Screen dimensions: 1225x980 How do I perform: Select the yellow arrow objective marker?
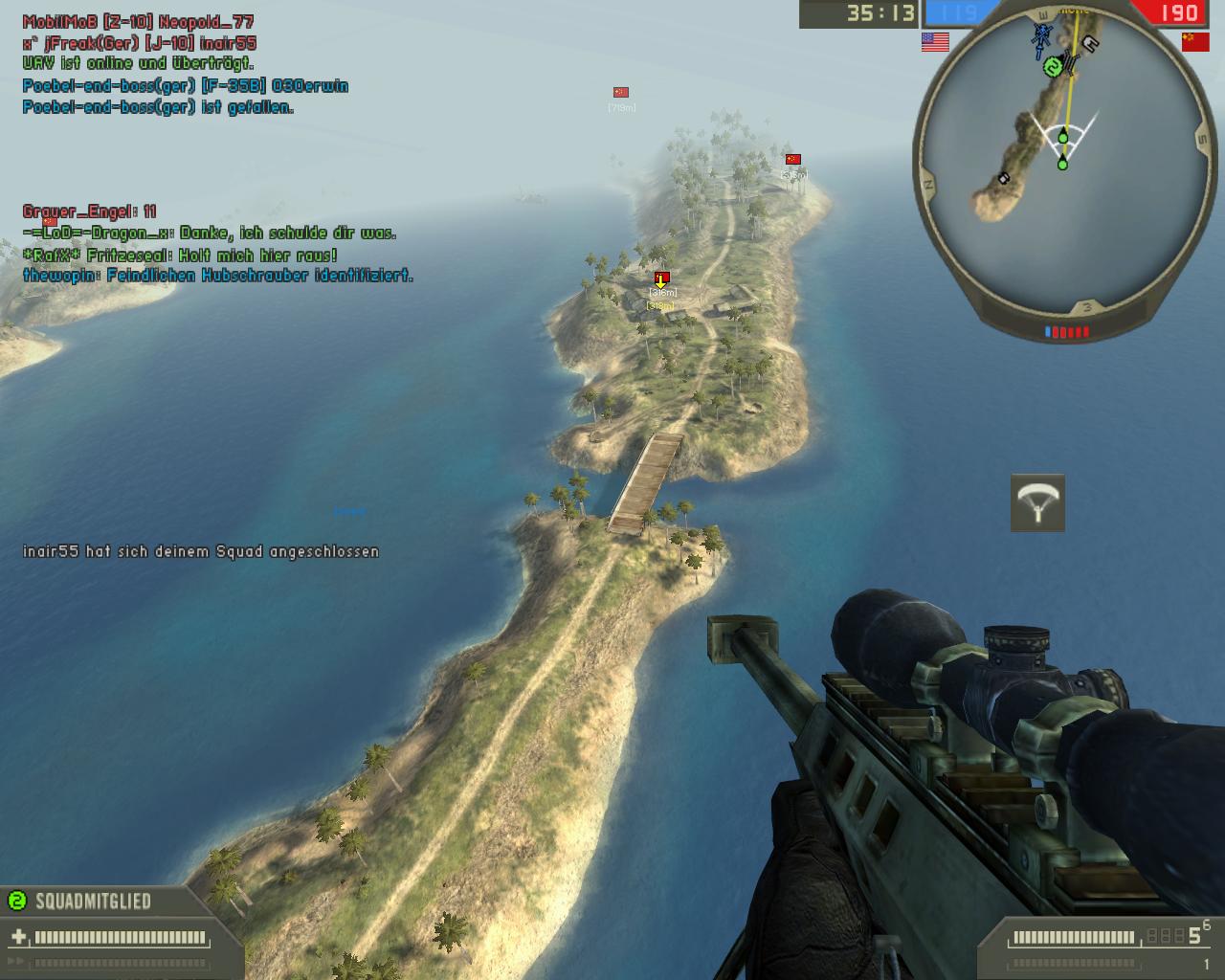tap(660, 280)
